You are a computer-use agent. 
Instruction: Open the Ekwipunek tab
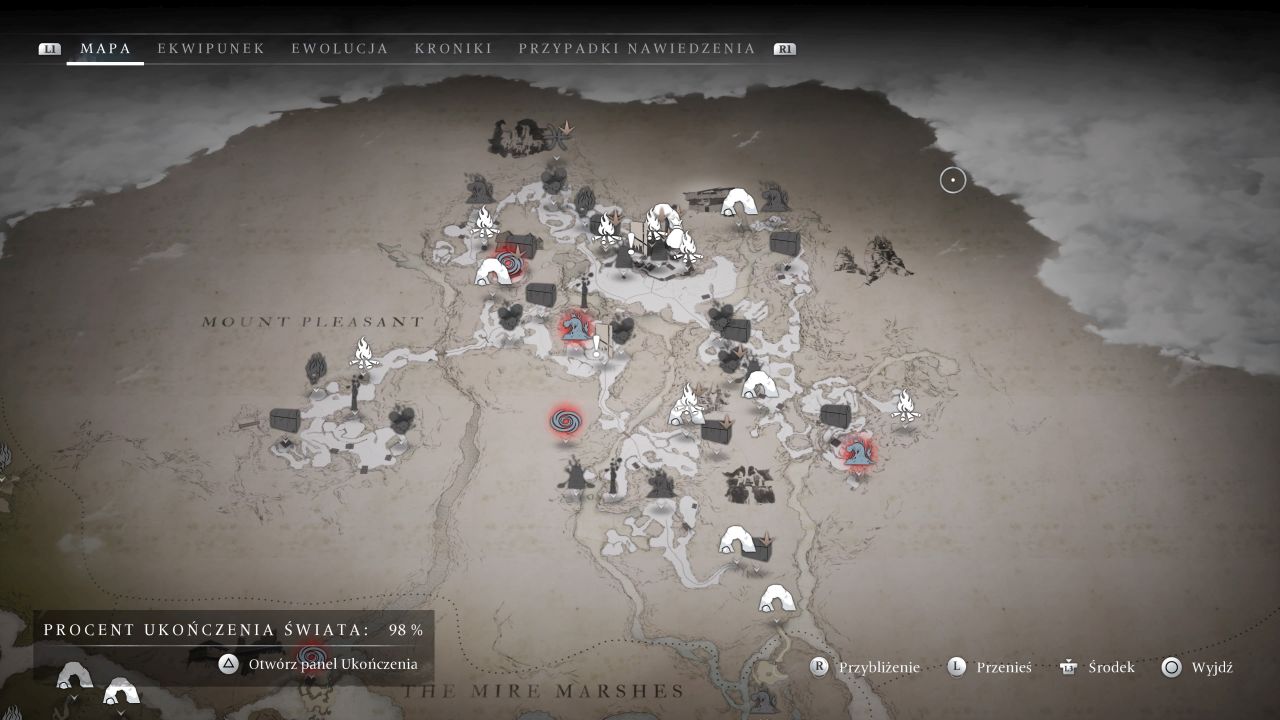[211, 48]
